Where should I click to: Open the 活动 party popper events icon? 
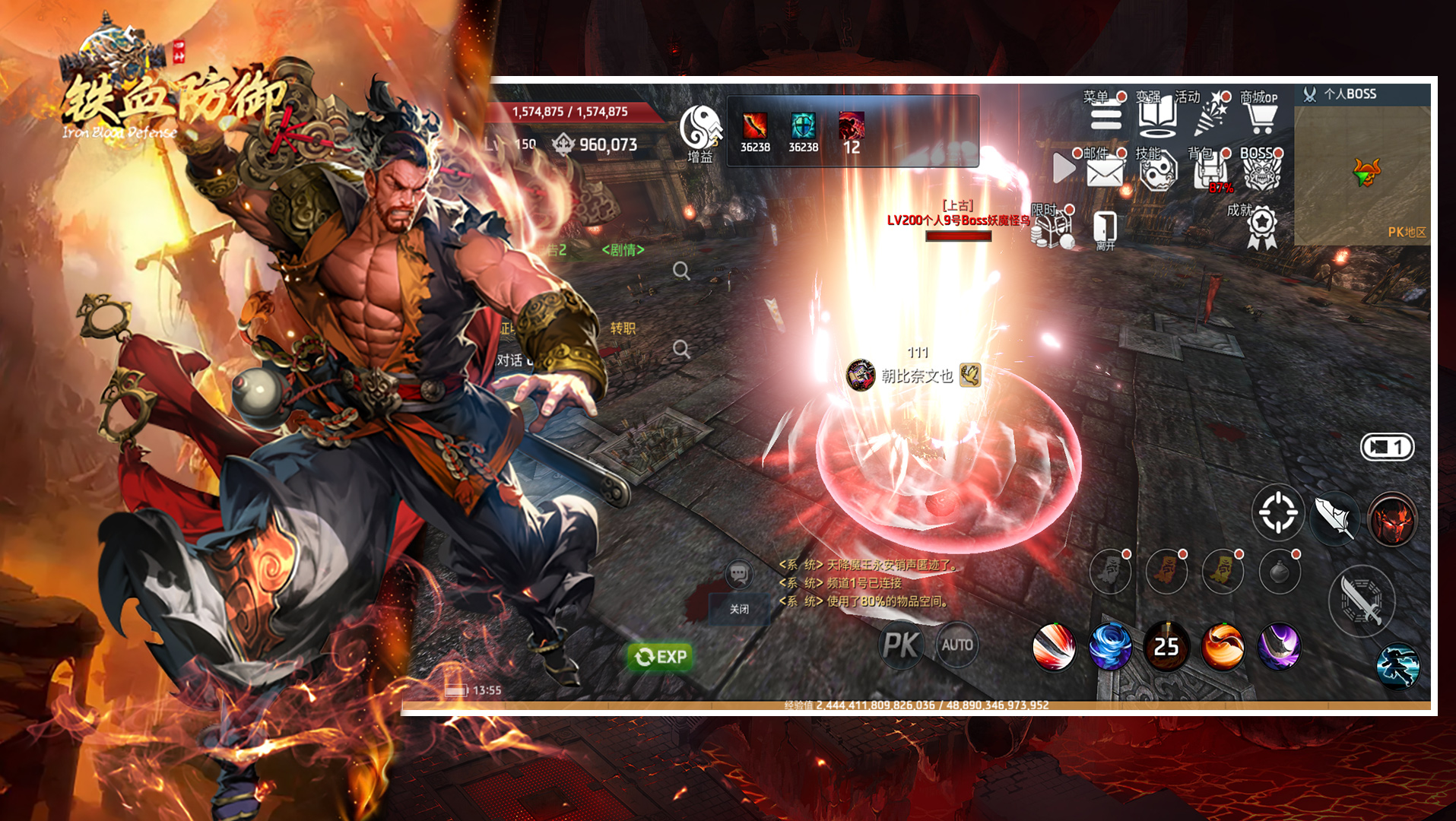pyautogui.click(x=1210, y=116)
